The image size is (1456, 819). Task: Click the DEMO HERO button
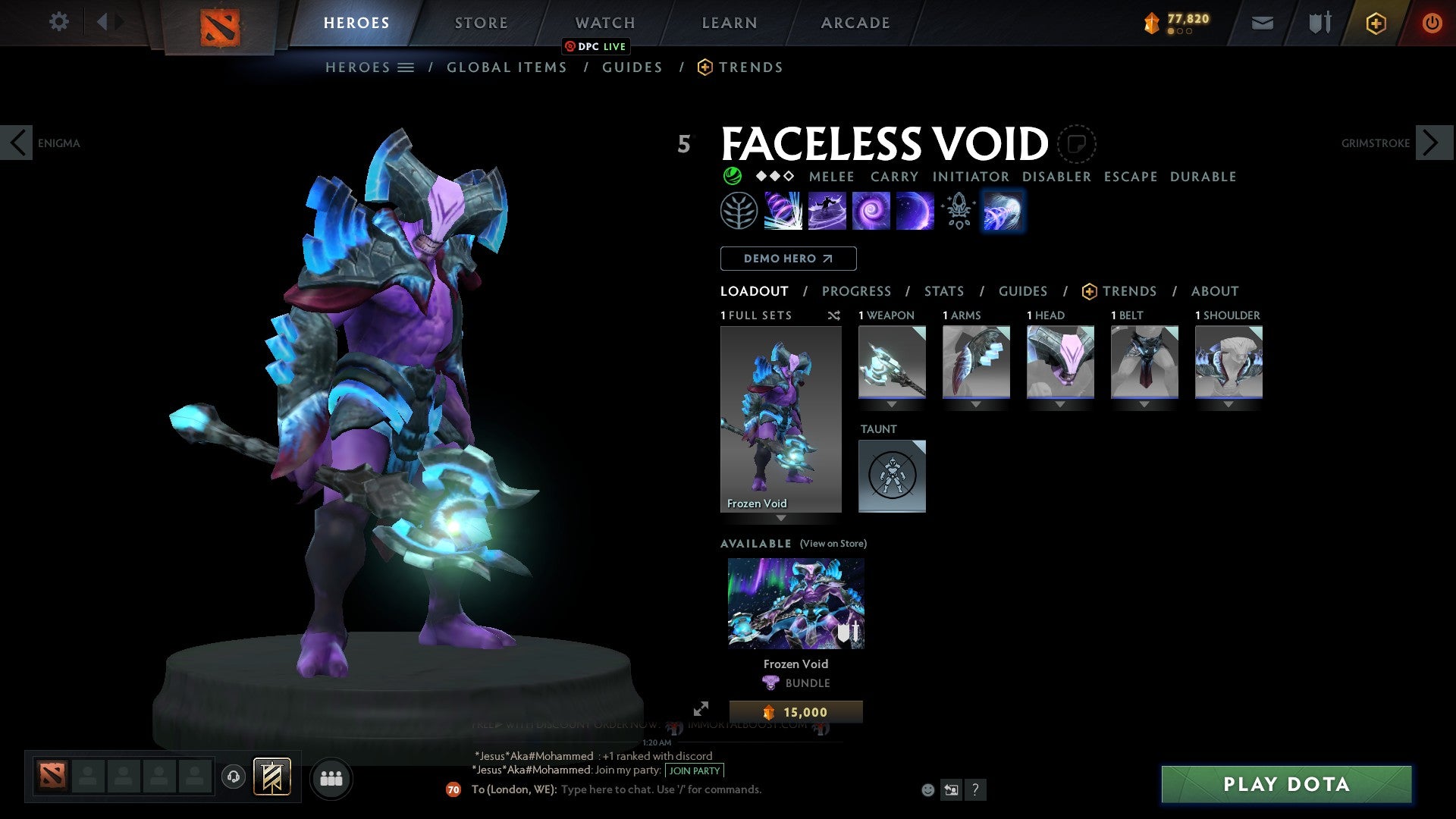[788, 258]
